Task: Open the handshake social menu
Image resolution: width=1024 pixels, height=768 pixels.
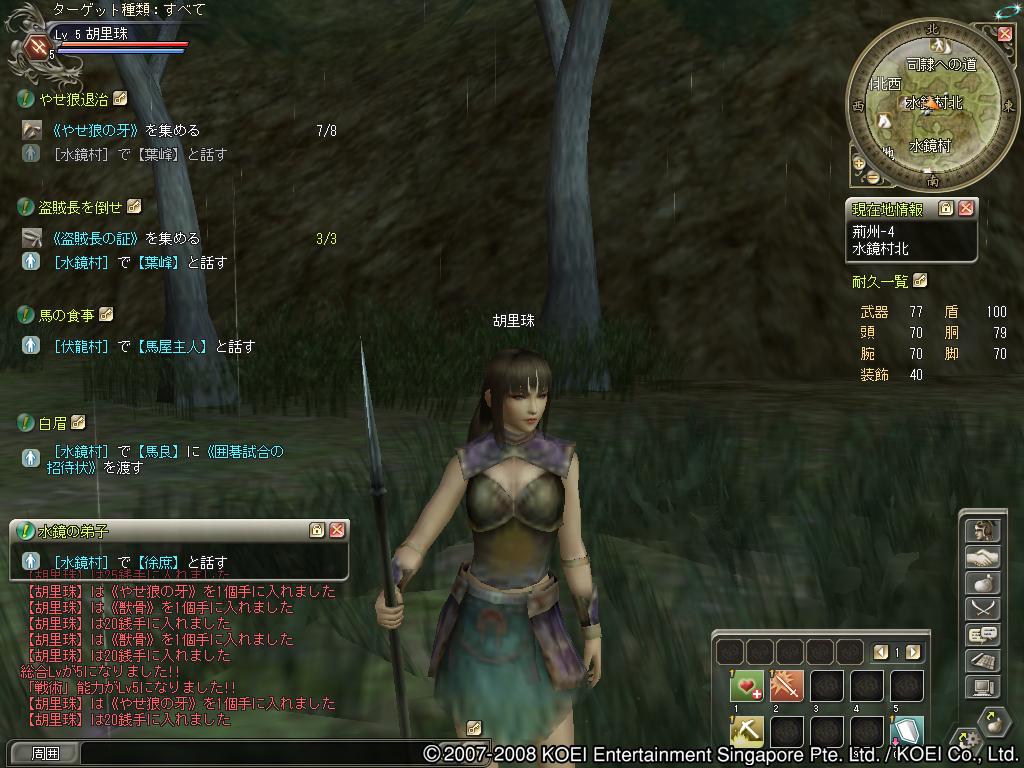Action: (x=982, y=557)
